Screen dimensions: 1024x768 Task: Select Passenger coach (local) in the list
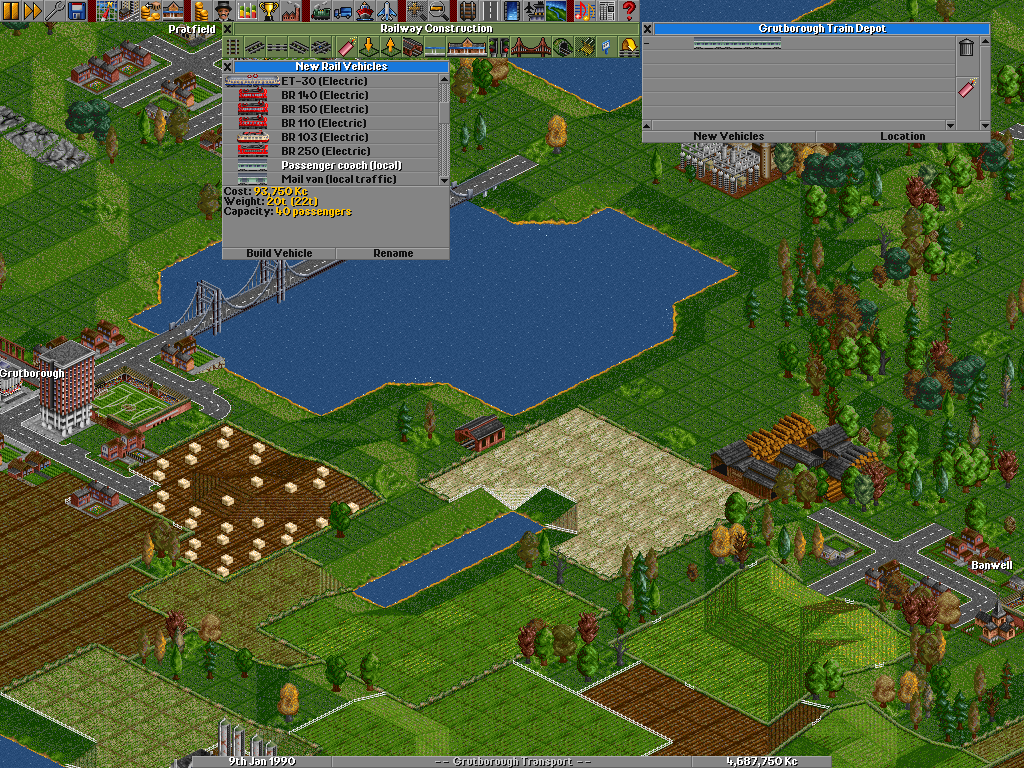[341, 165]
